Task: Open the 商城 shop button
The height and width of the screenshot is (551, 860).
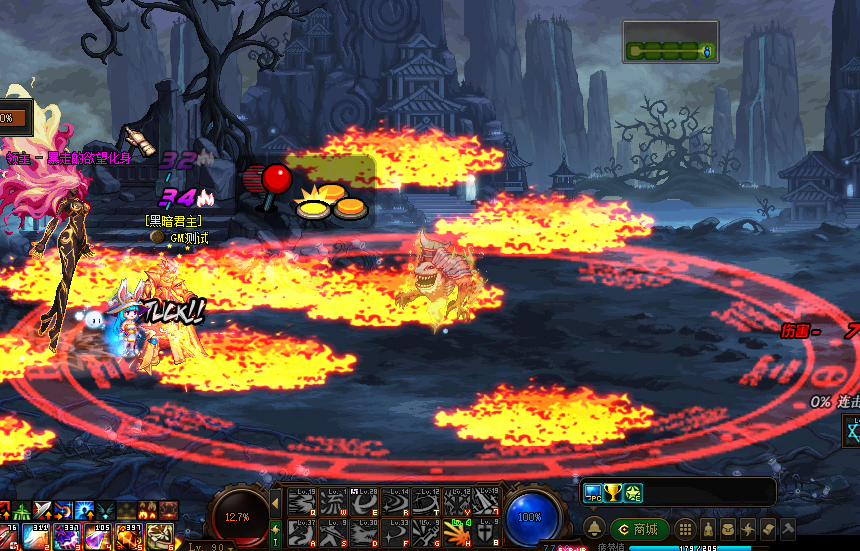Action: 640,529
